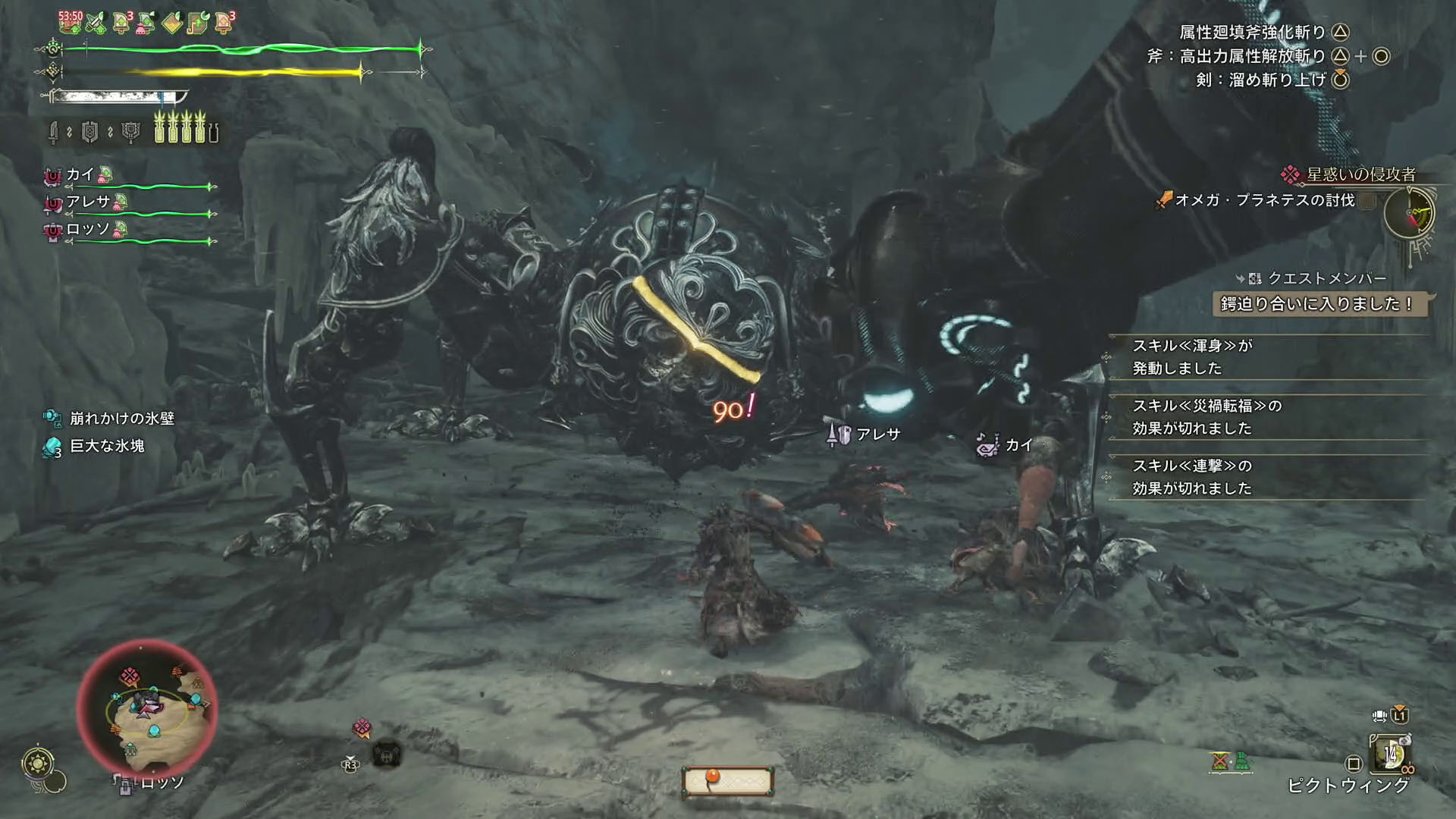Click the スキル≪渾身≫が発動しました notification
The width and height of the screenshot is (1456, 819).
[x=1192, y=356]
